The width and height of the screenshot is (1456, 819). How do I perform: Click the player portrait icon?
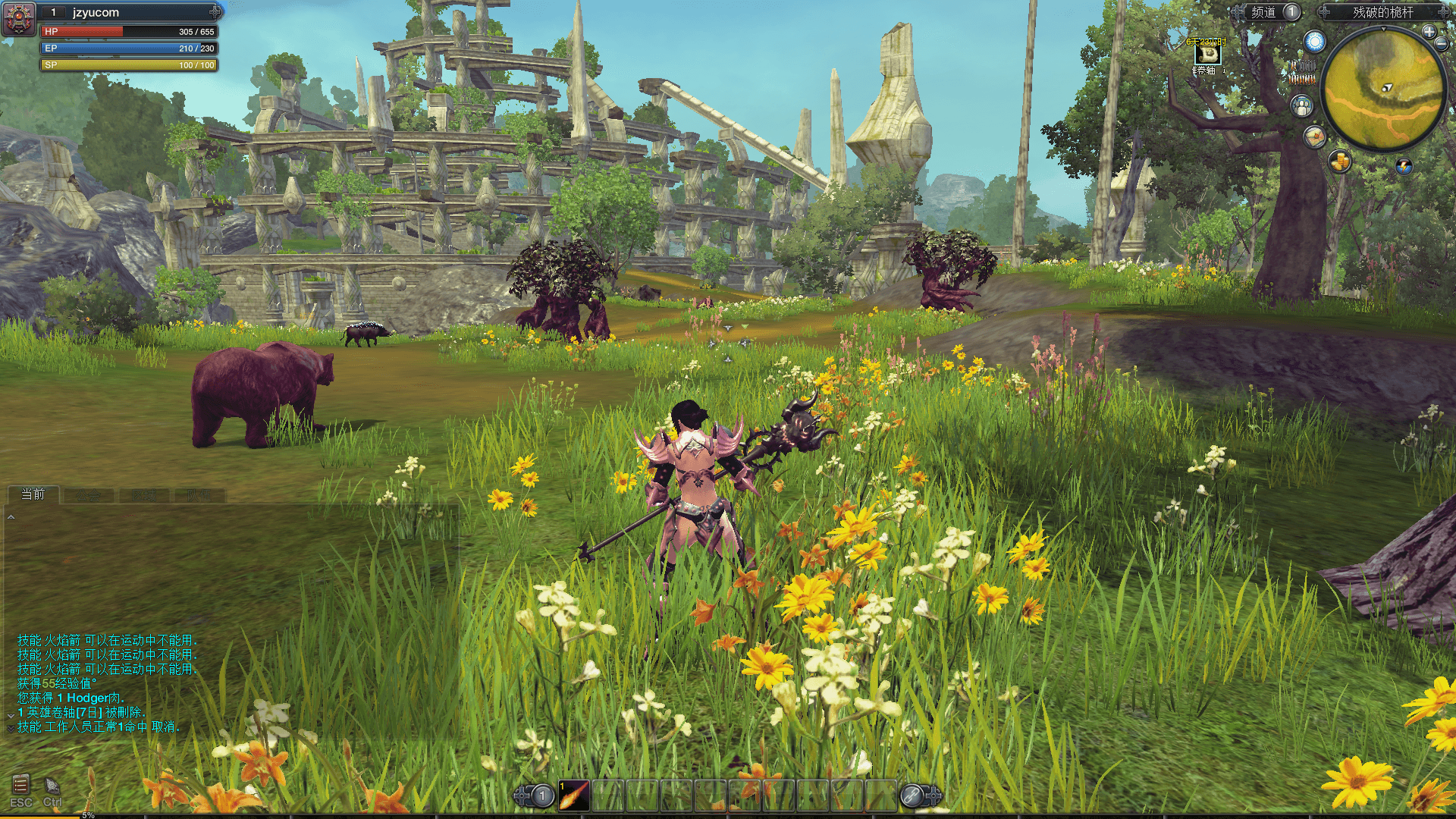pos(18,18)
